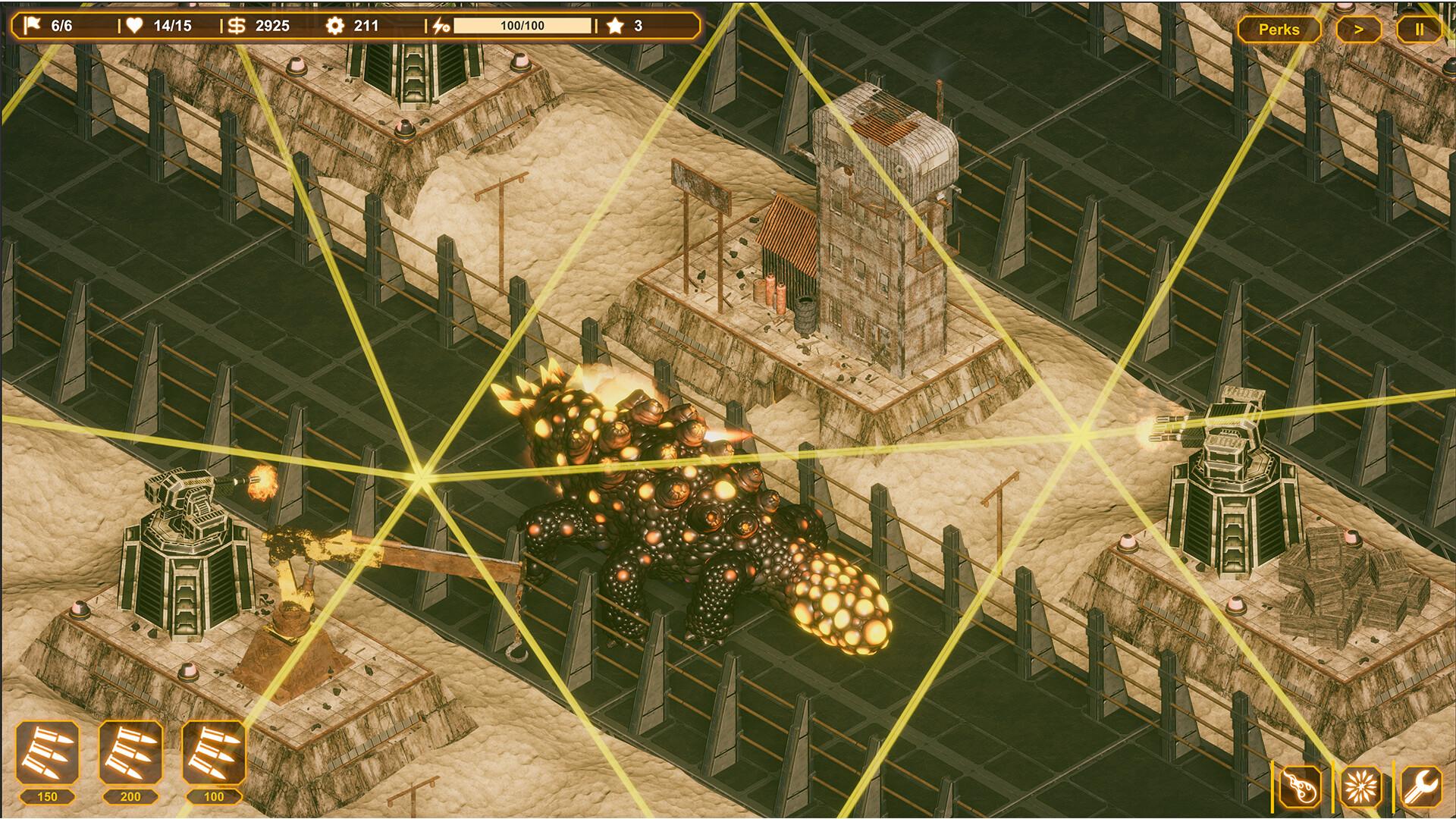Click the heart health icon
The width and height of the screenshot is (1456, 819).
pos(133,25)
